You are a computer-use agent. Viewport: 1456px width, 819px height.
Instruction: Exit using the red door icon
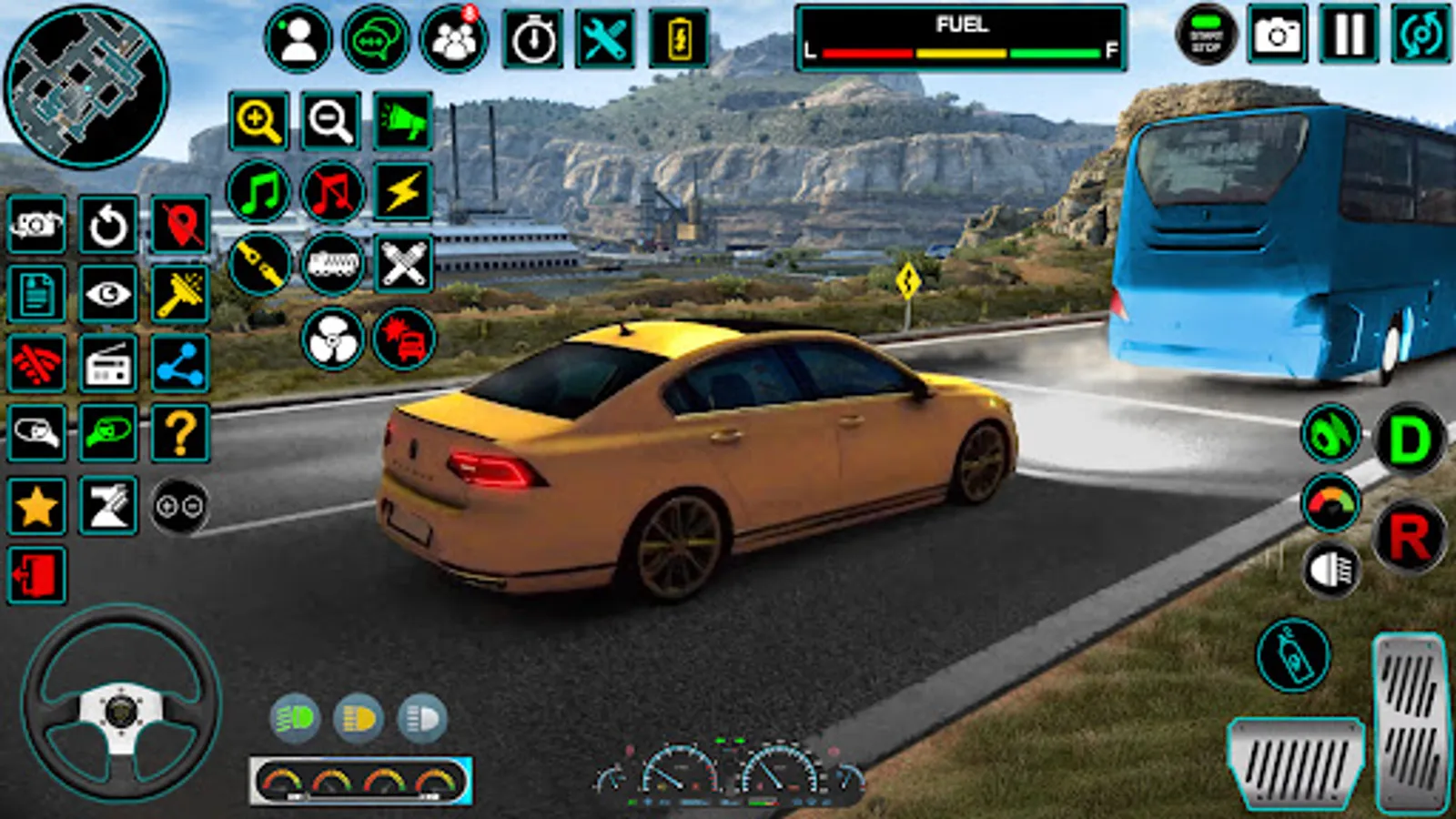tap(36, 575)
